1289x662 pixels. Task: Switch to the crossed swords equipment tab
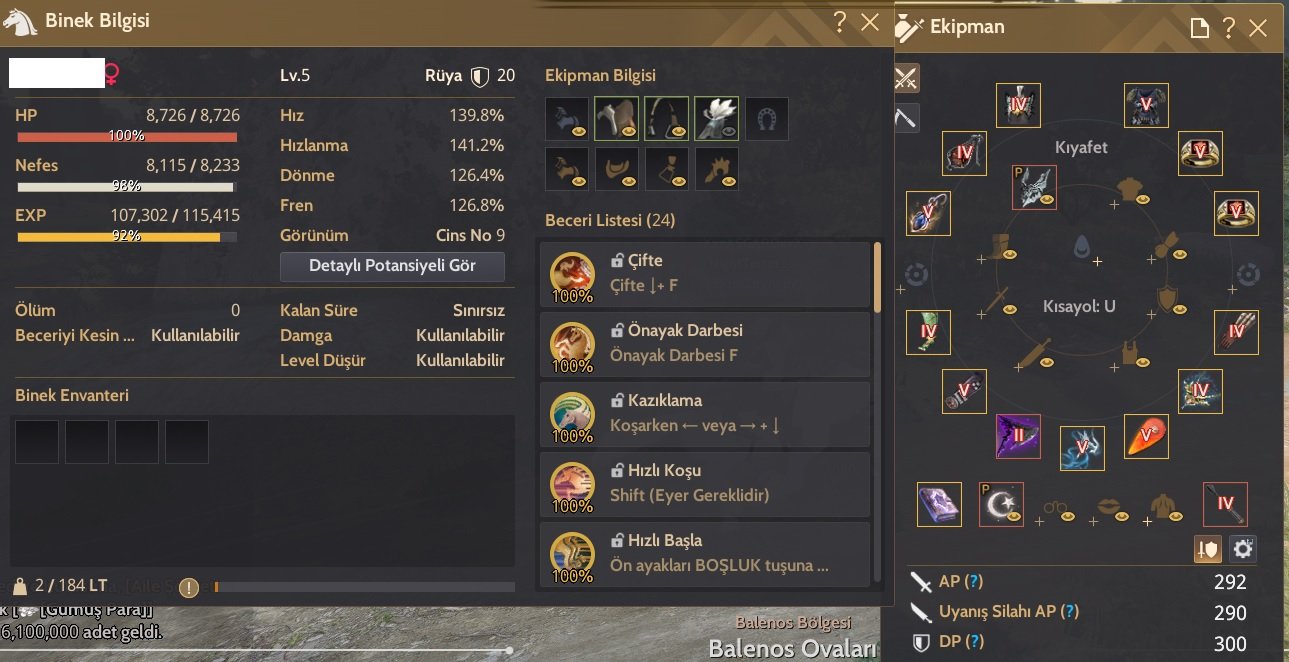click(x=906, y=77)
